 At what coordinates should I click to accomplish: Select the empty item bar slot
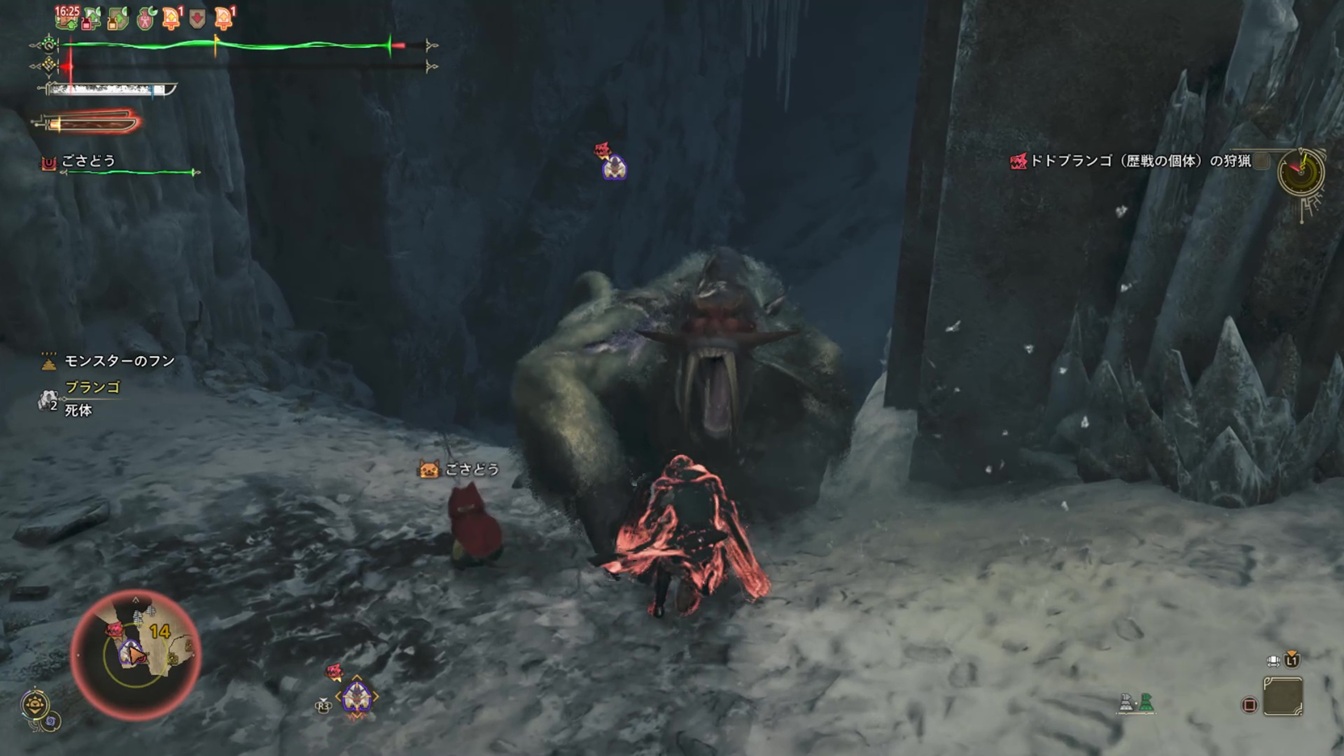click(x=1283, y=696)
